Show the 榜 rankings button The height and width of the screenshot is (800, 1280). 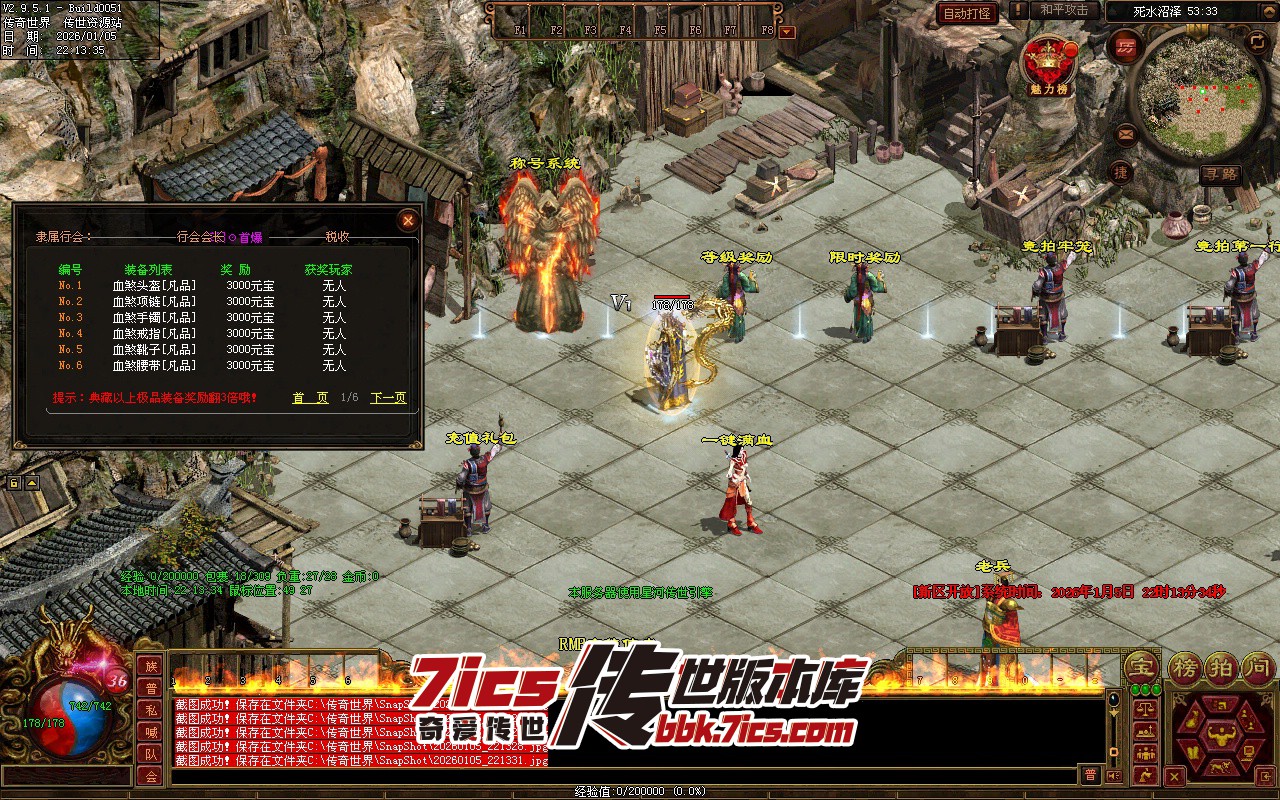click(x=1185, y=667)
